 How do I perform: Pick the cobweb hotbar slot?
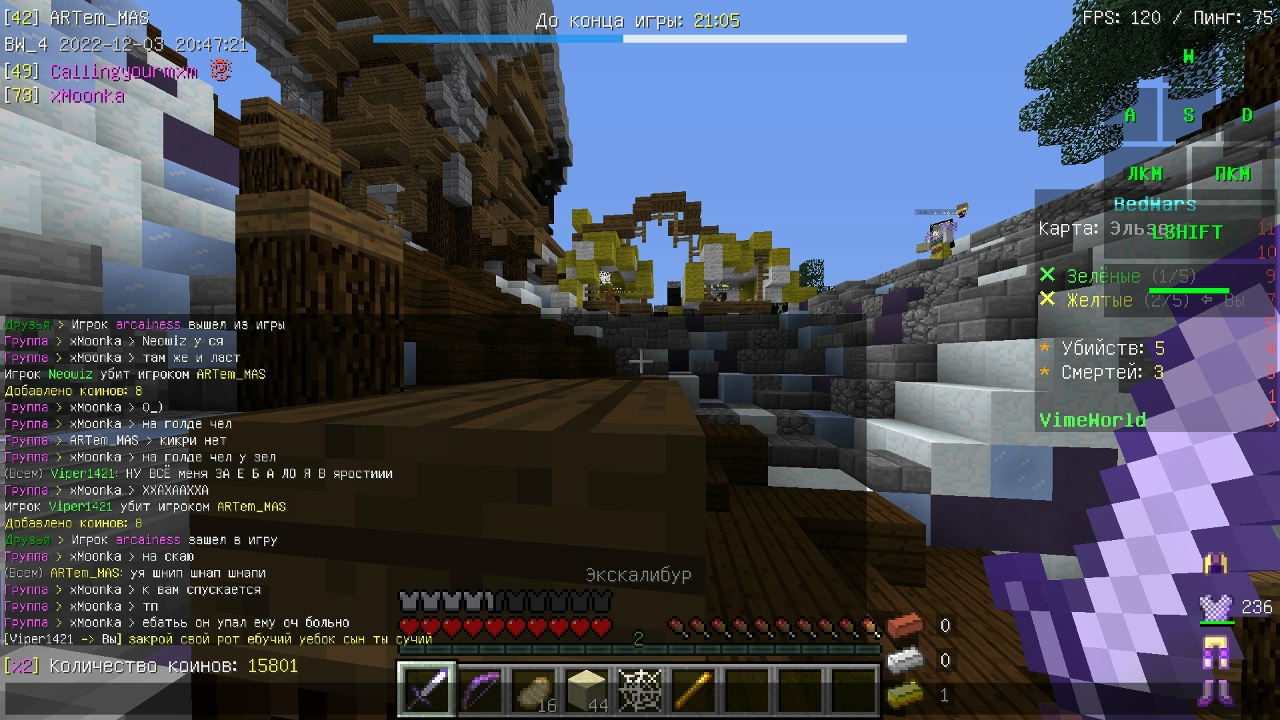point(641,690)
